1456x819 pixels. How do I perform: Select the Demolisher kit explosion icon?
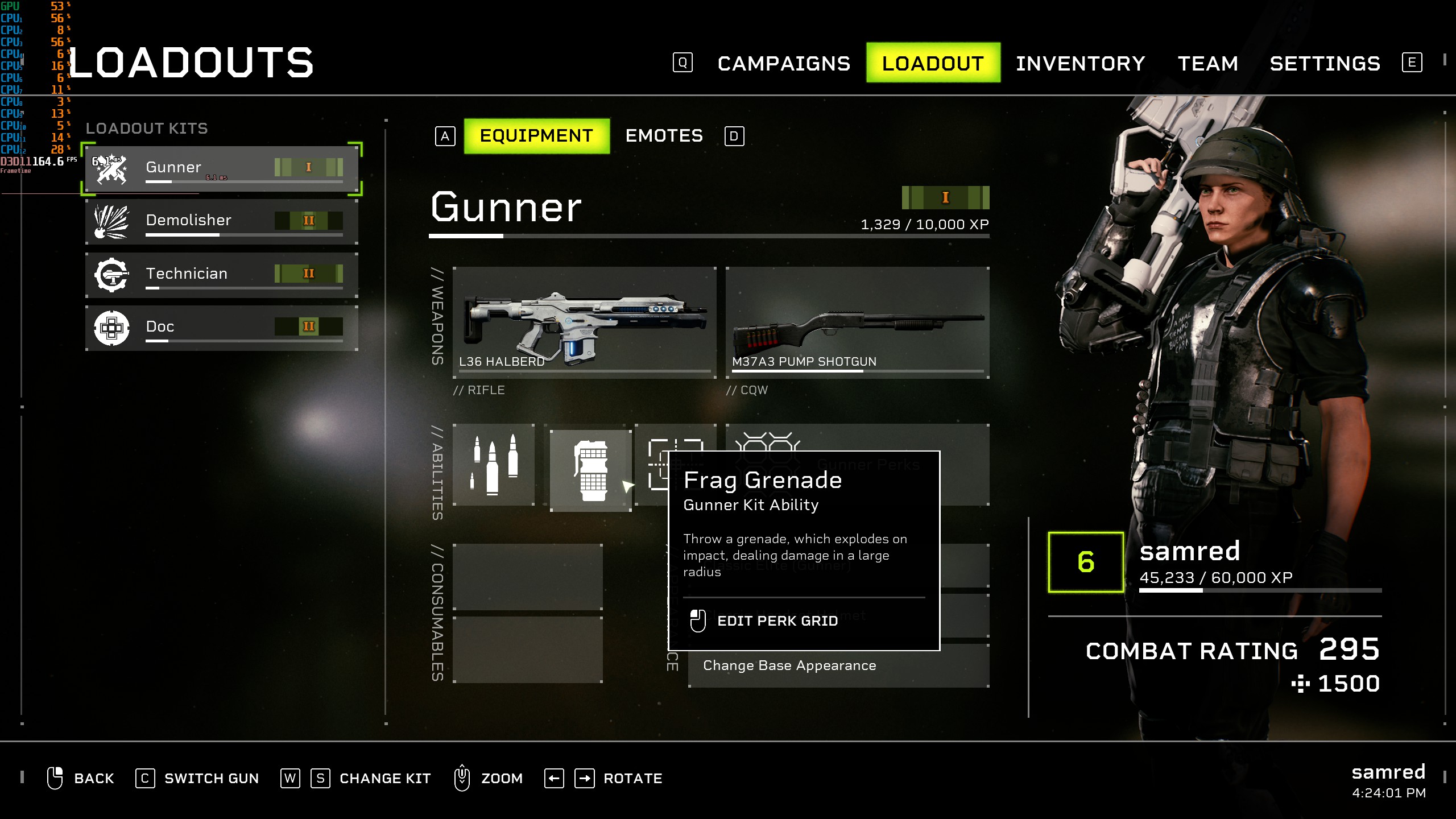tap(112, 221)
